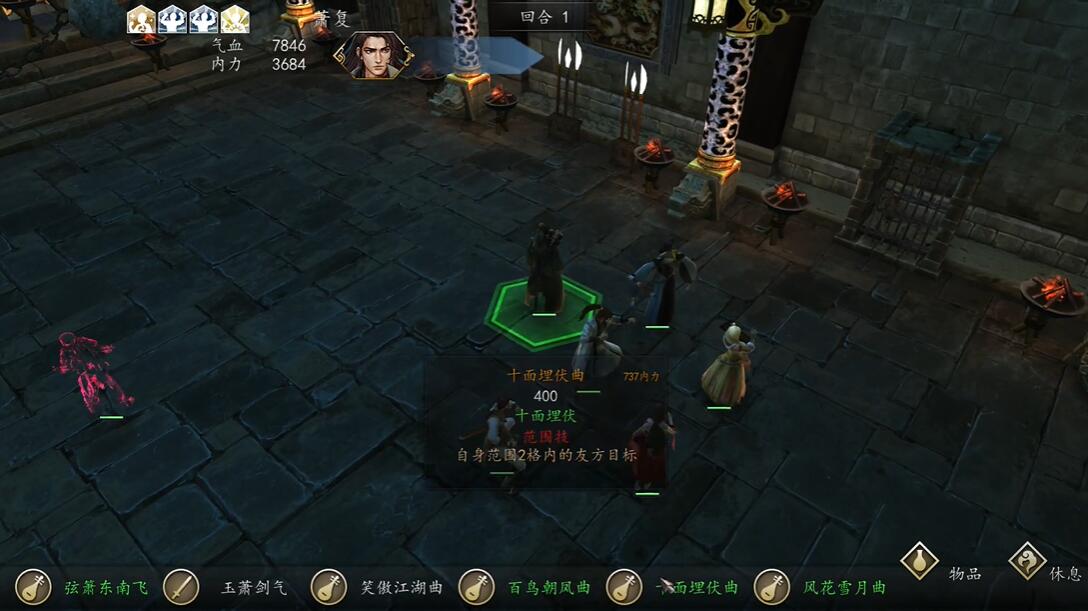Inspect the first white-and-gold buff icon
Screen dimensions: 1088x611
tap(142, 19)
